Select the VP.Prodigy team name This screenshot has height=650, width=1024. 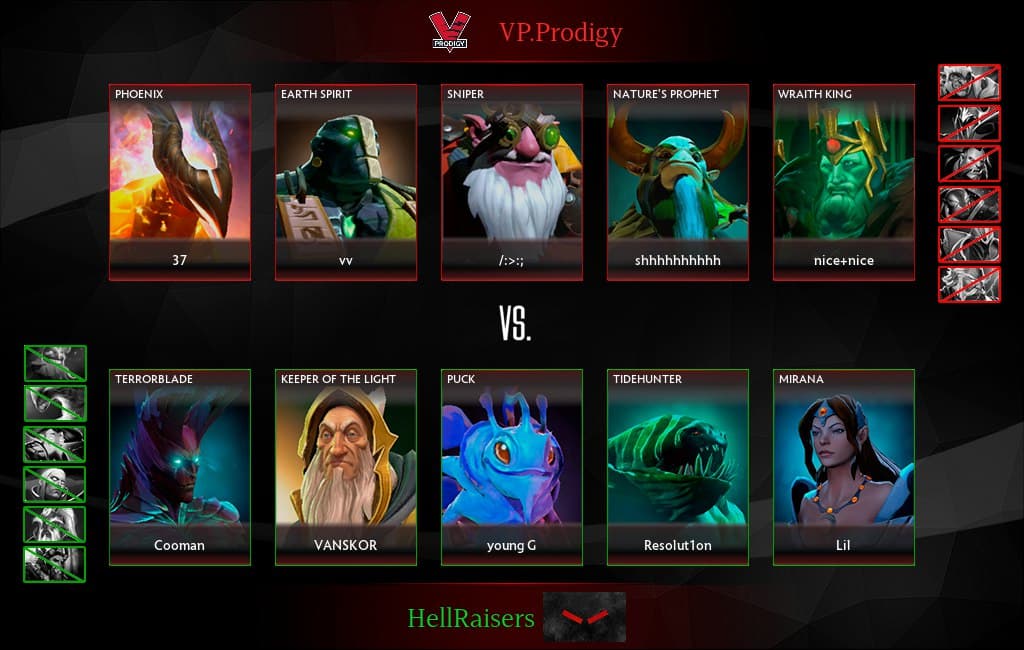pyautogui.click(x=560, y=33)
